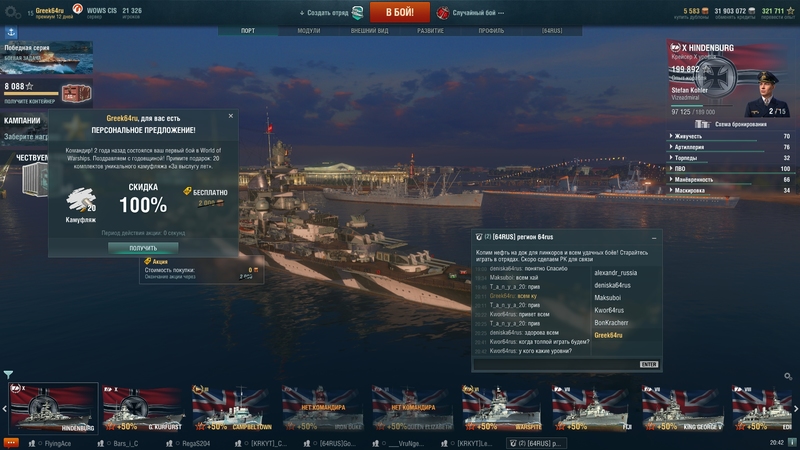This screenshot has width=800, height=450.
Task: Minimize the [64RUS] clan chat window
Action: [653, 237]
